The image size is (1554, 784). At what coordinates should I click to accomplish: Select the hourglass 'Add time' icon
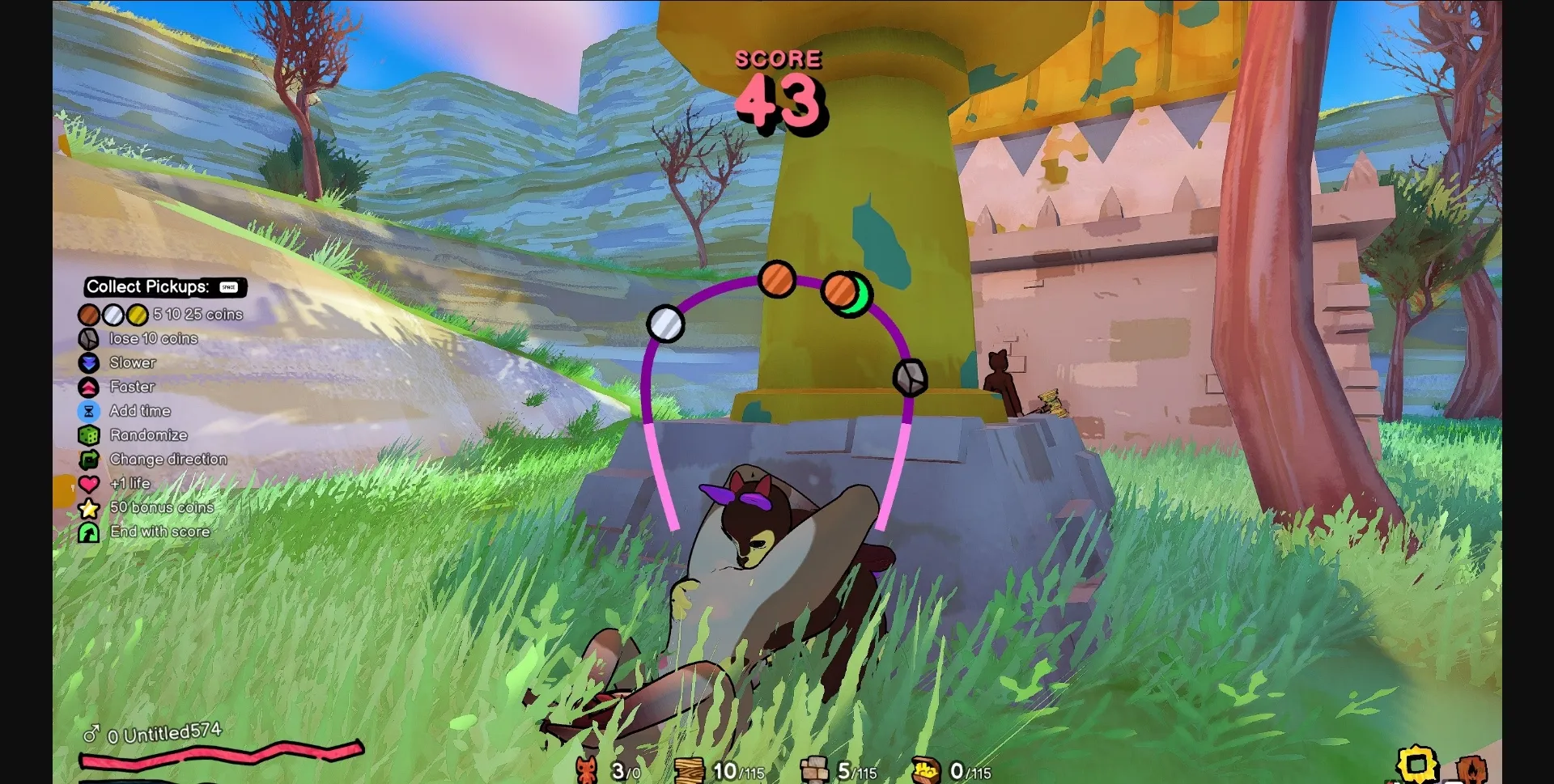pyautogui.click(x=89, y=411)
